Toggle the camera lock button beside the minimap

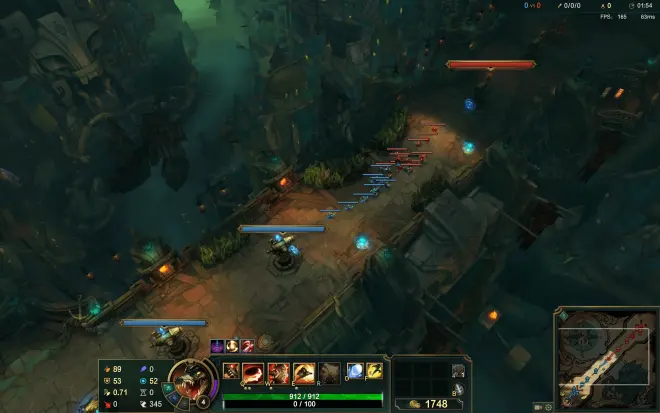[x=538, y=407]
